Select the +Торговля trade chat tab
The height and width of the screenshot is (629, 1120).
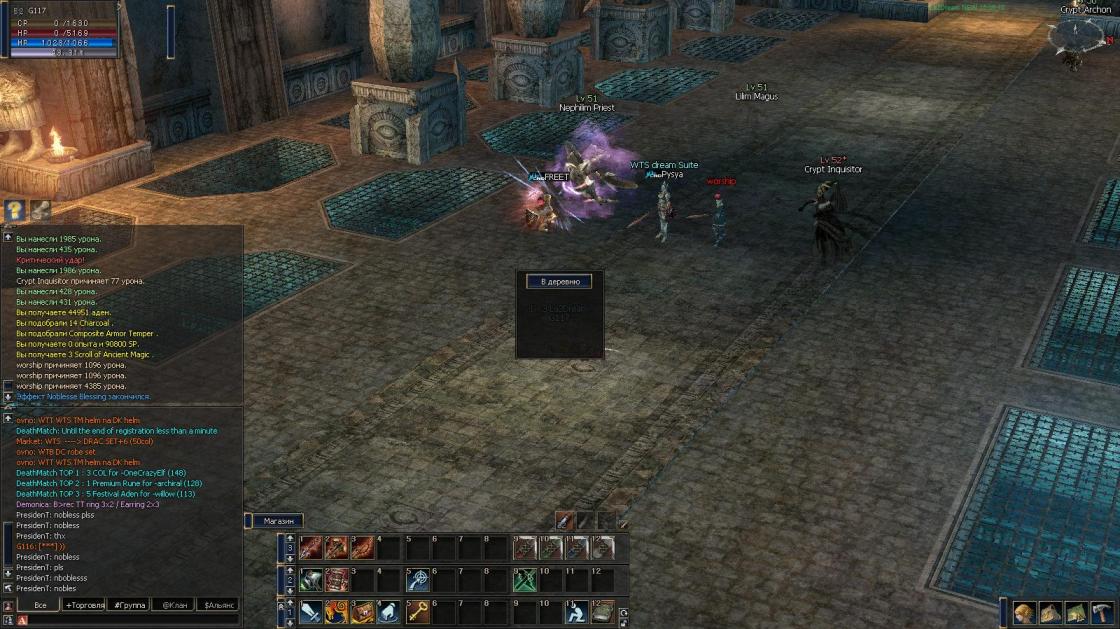pyautogui.click(x=84, y=605)
